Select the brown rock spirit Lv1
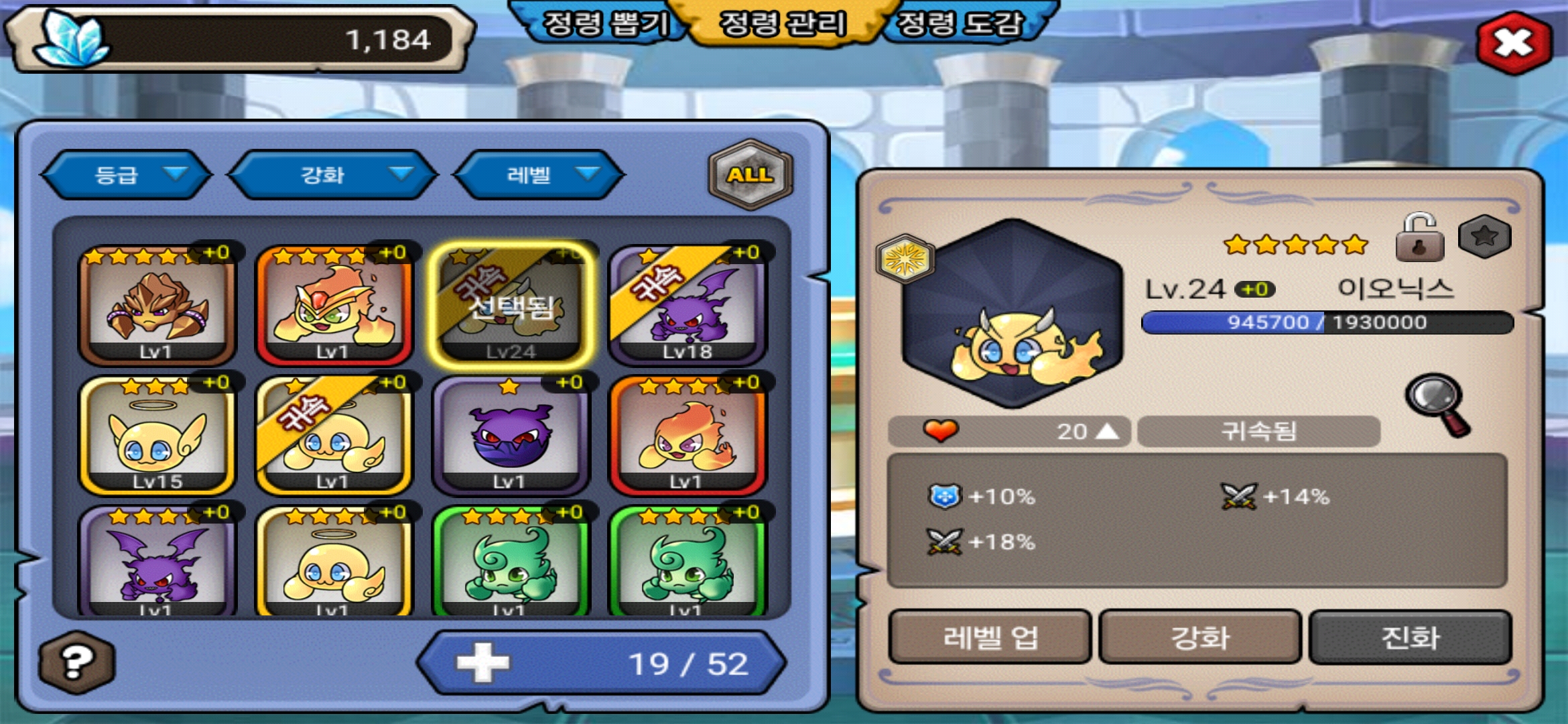The height and width of the screenshot is (724, 1568). click(x=157, y=305)
